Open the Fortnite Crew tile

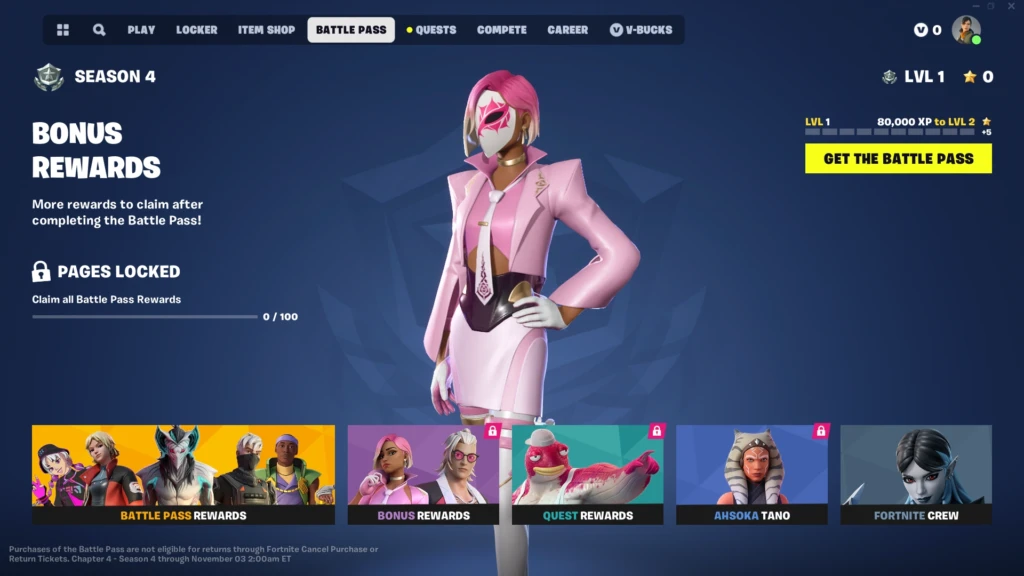click(915, 474)
